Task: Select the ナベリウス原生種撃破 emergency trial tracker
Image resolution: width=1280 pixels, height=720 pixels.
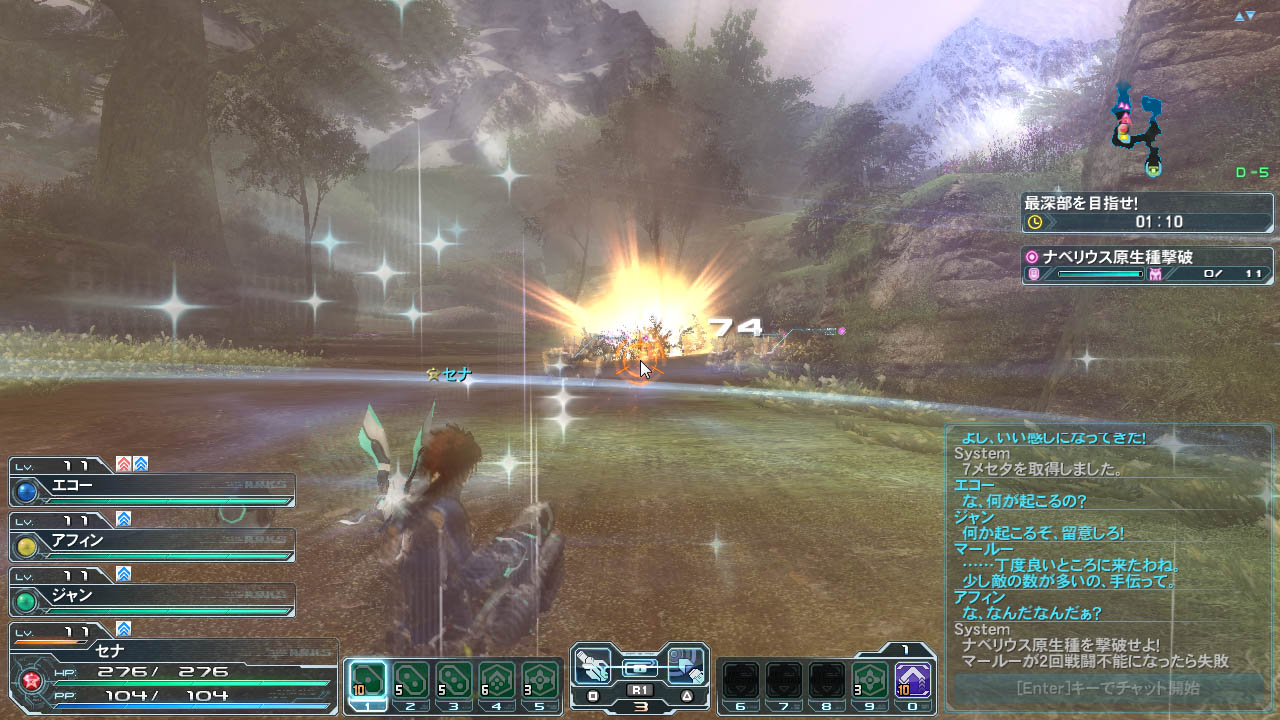Action: click(x=1147, y=265)
